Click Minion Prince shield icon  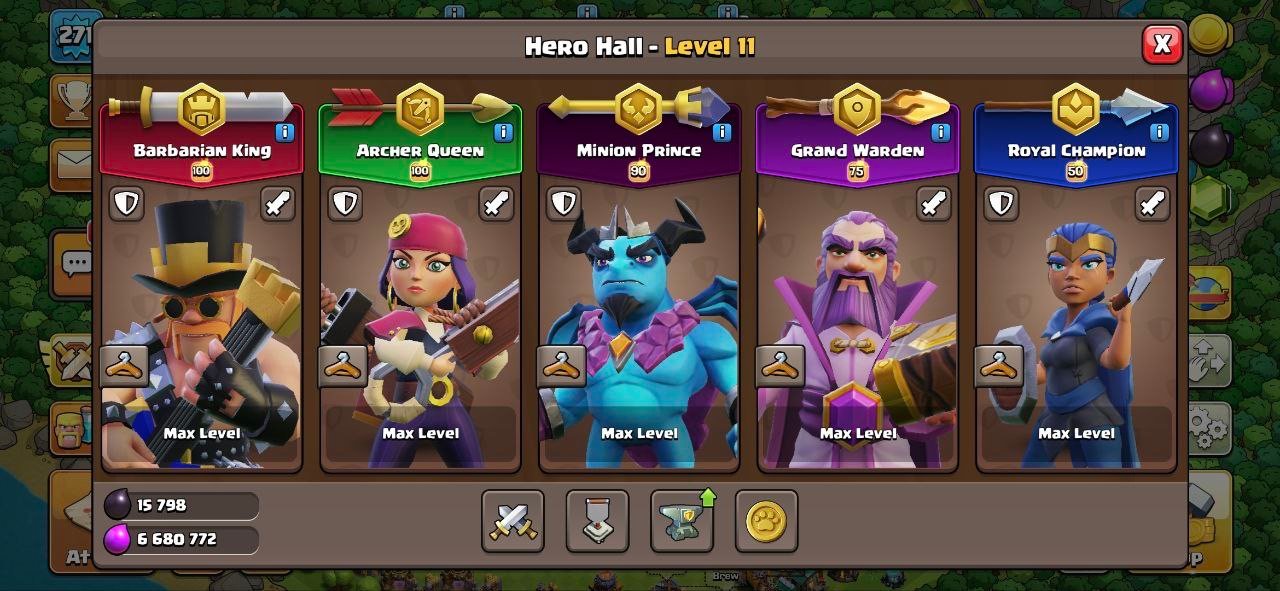[x=564, y=204]
